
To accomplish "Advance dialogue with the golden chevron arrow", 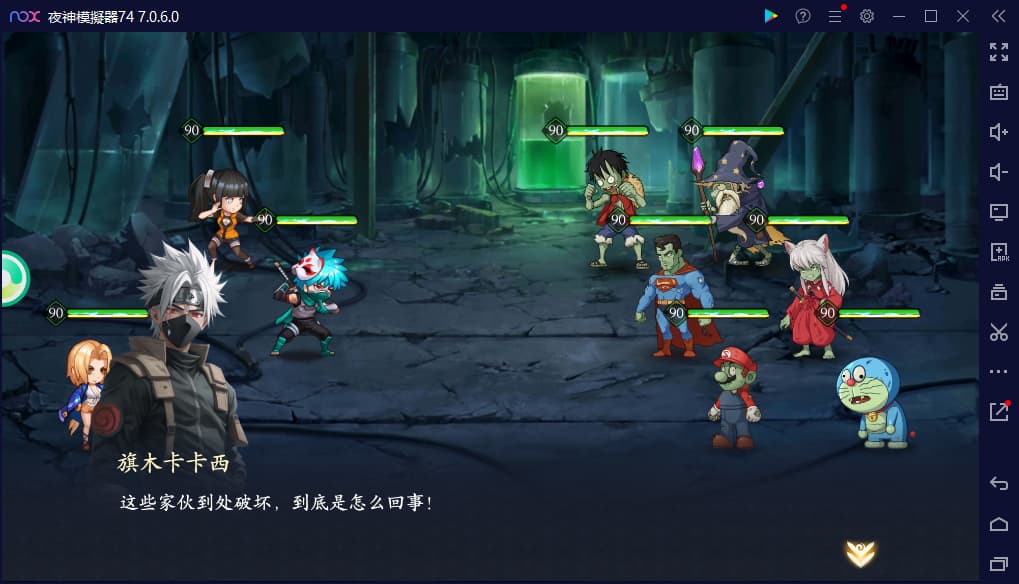I will point(860,552).
